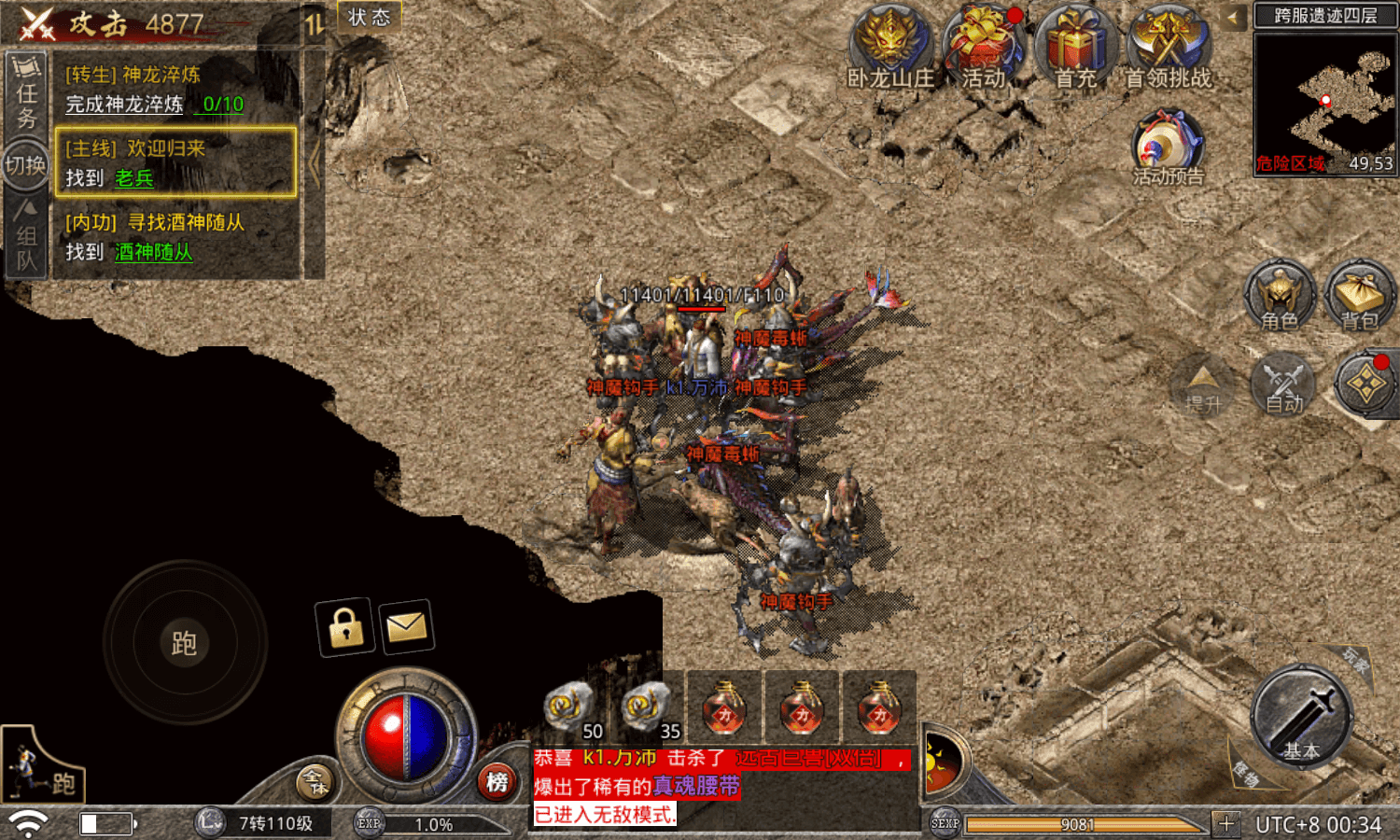Follow the 老兵 main quest link
The image size is (1400, 840).
tap(133, 178)
